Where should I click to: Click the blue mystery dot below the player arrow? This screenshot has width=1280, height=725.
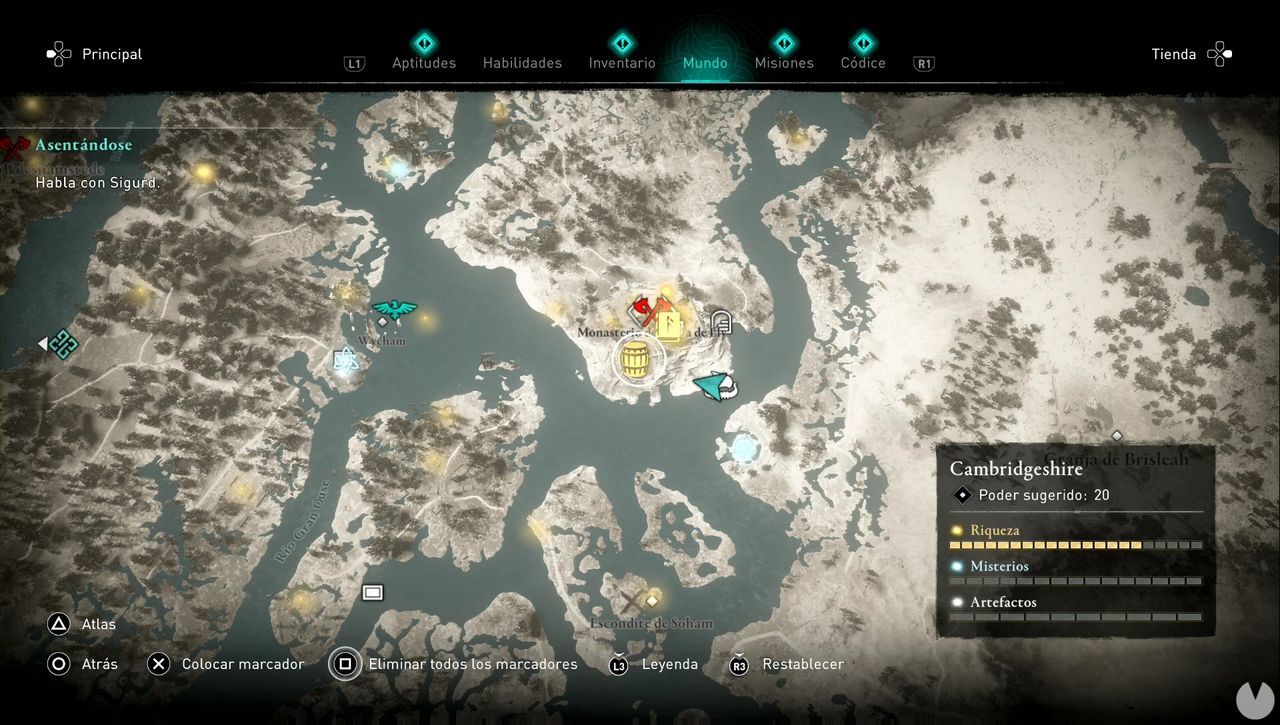pos(744,449)
